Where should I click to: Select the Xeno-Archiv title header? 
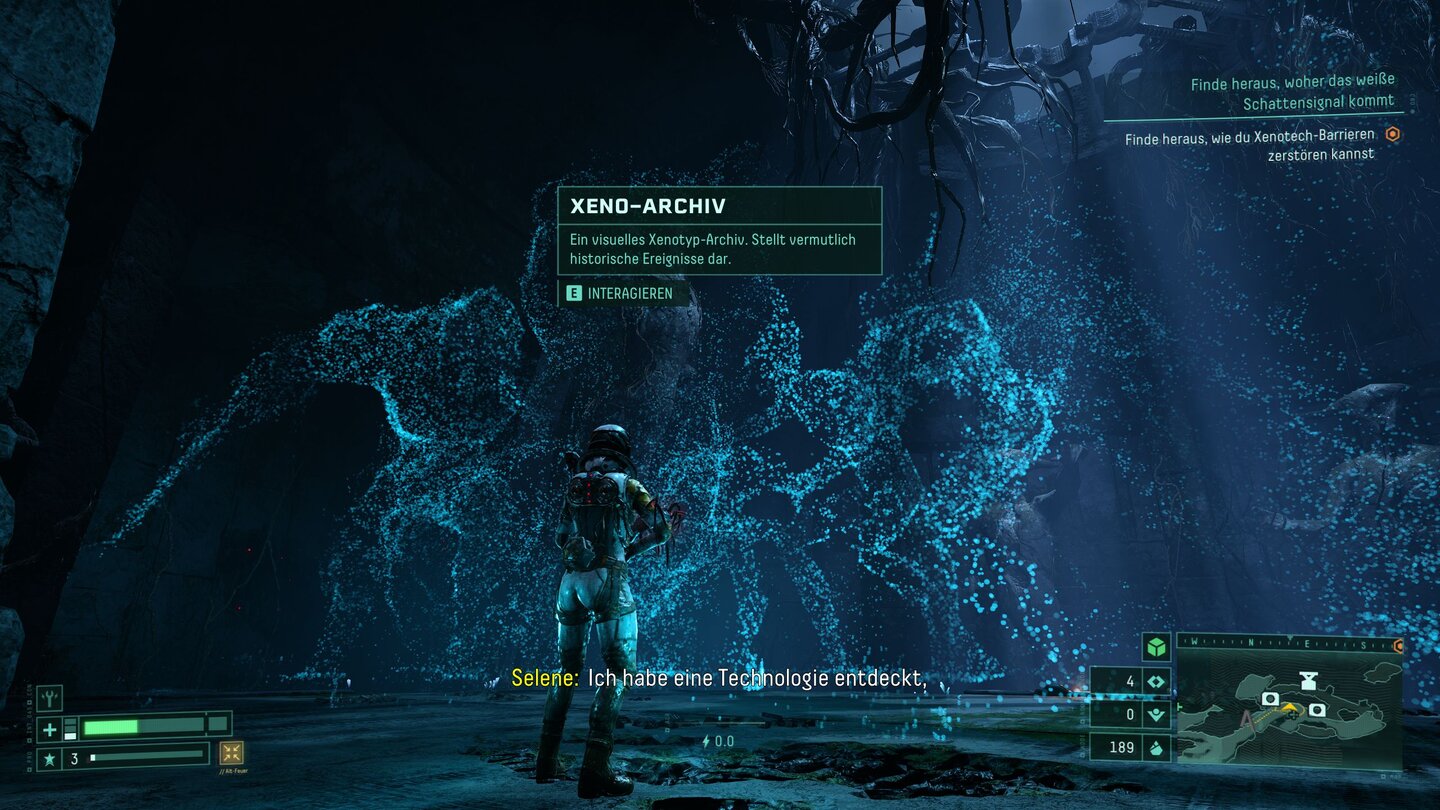(649, 206)
